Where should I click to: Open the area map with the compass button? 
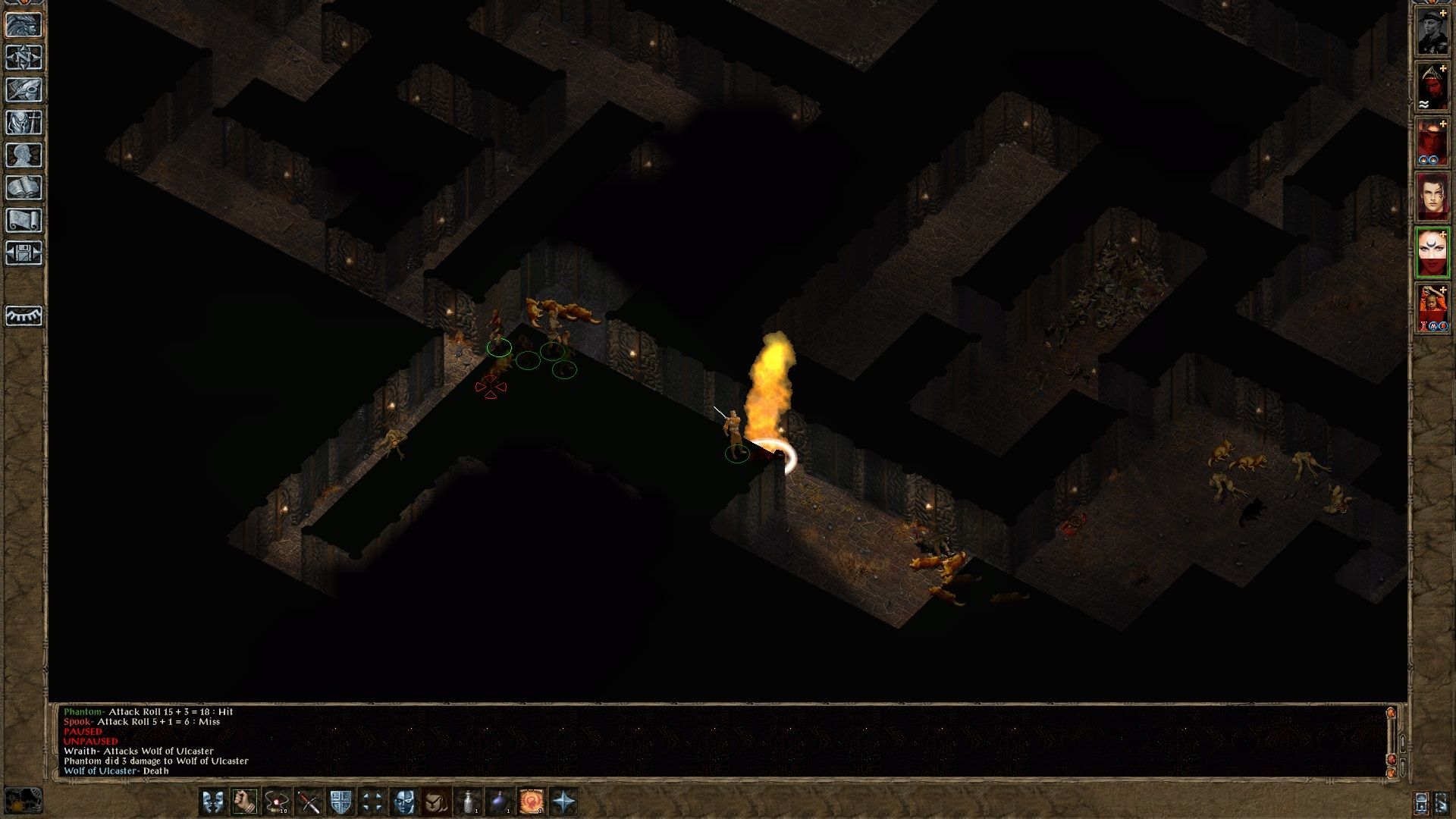click(24, 57)
